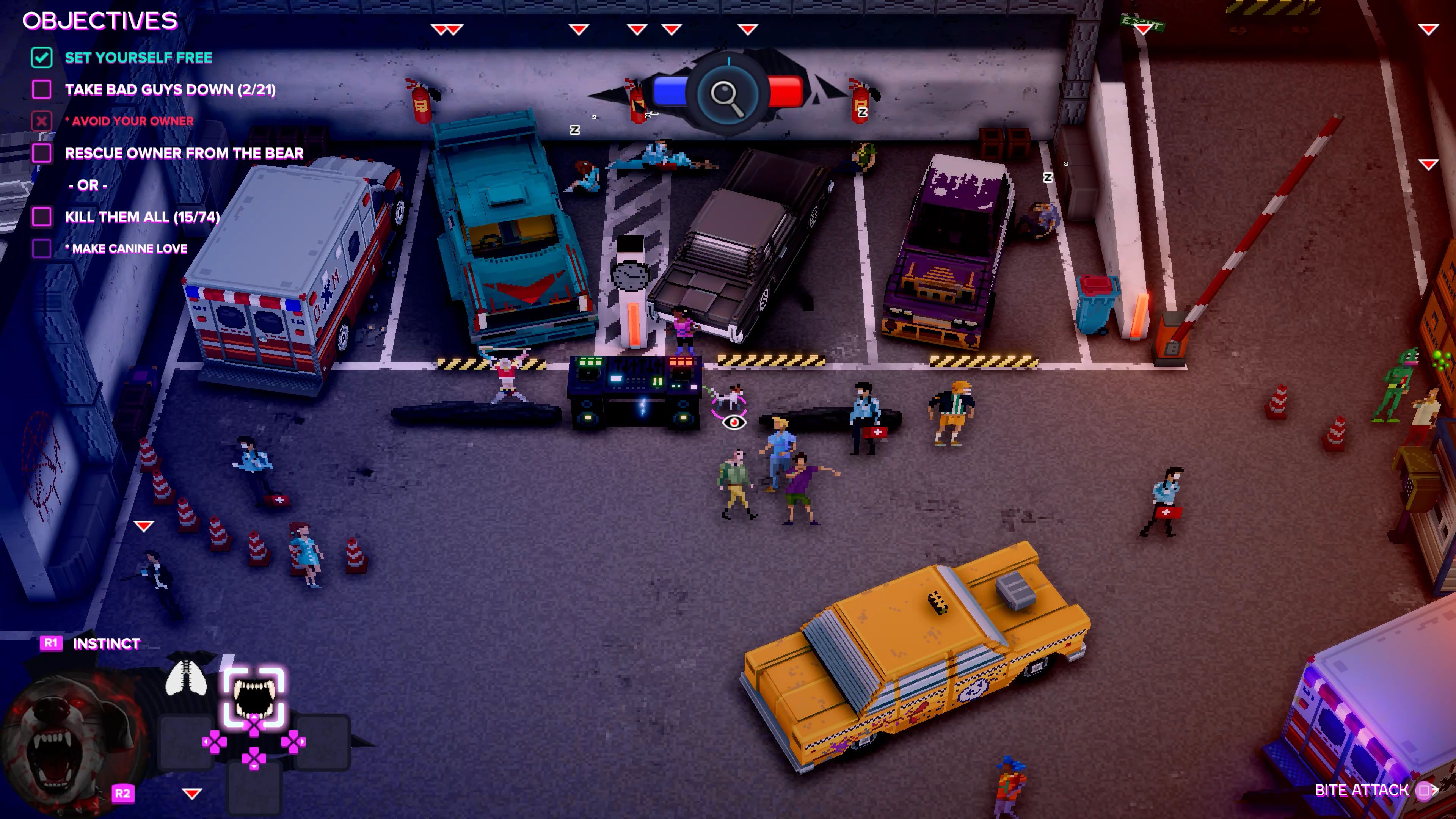Choose the Rescue Owner From The Bear objective

tap(184, 153)
